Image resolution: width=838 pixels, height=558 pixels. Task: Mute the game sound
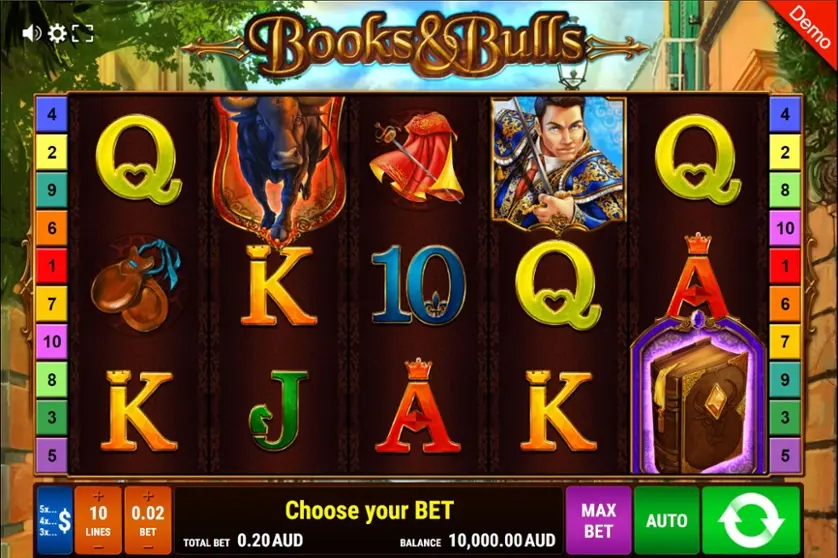pyautogui.click(x=31, y=34)
